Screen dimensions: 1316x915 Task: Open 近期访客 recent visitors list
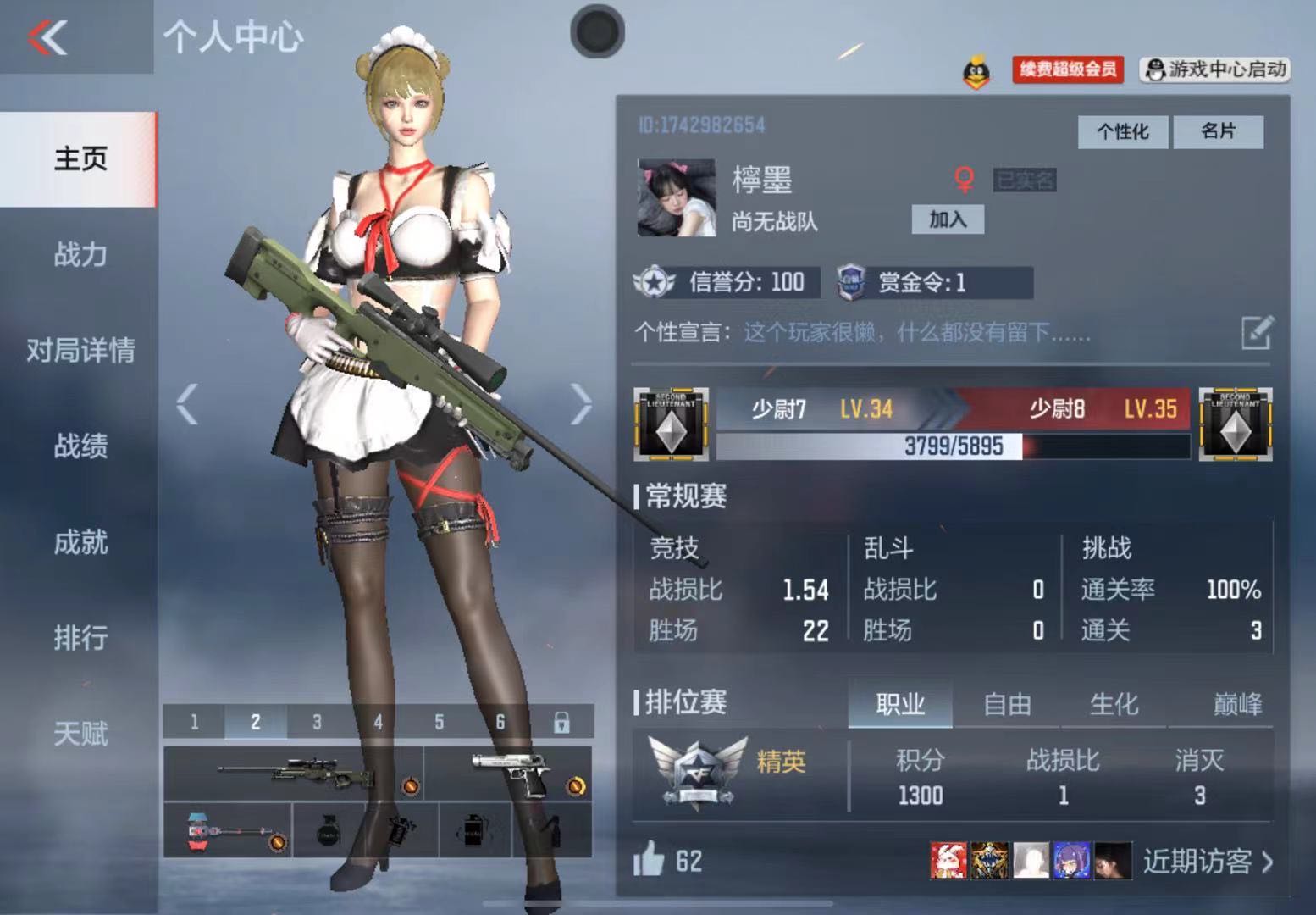[1207, 862]
